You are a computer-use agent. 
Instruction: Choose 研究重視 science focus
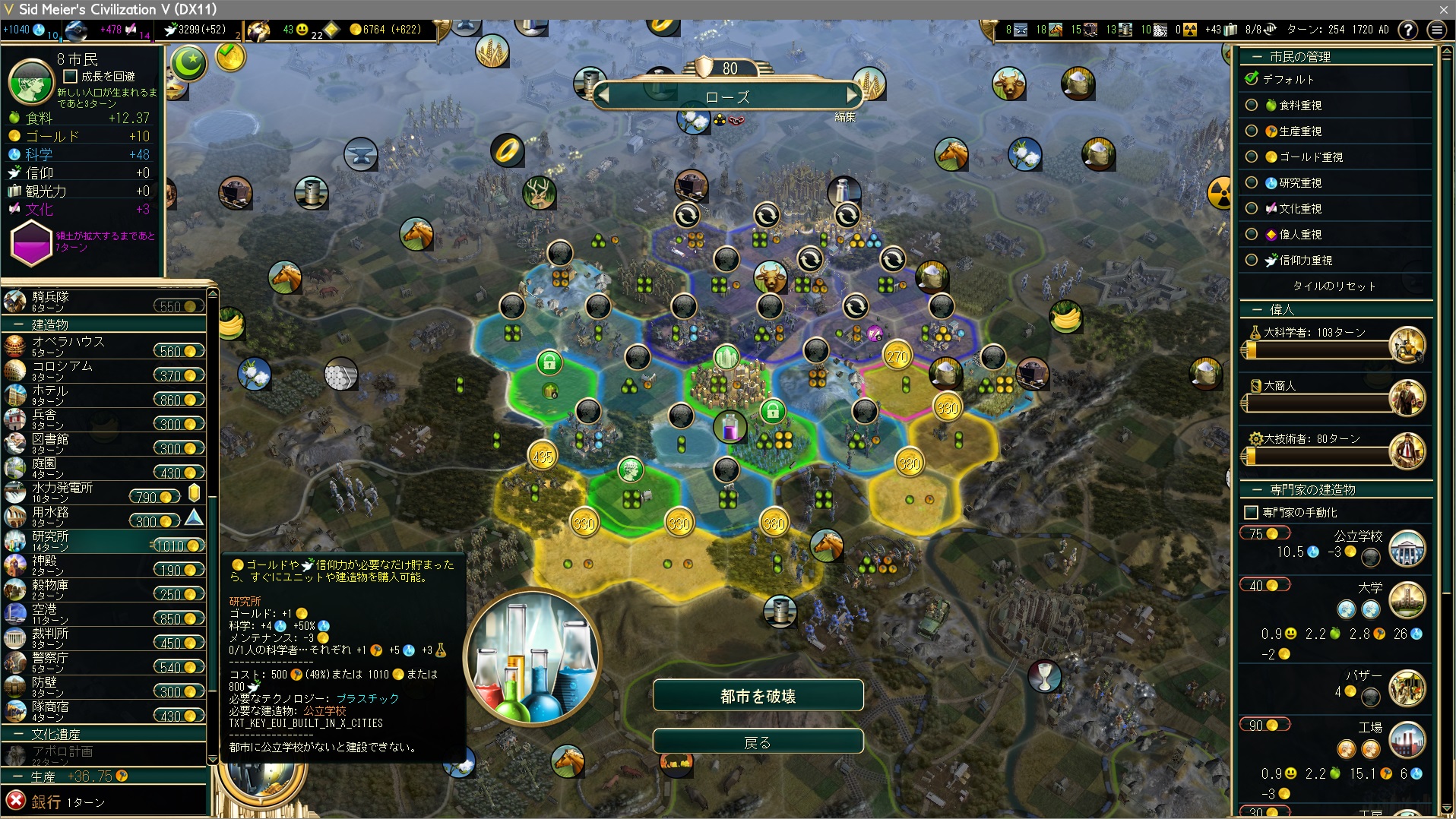pyautogui.click(x=1252, y=183)
